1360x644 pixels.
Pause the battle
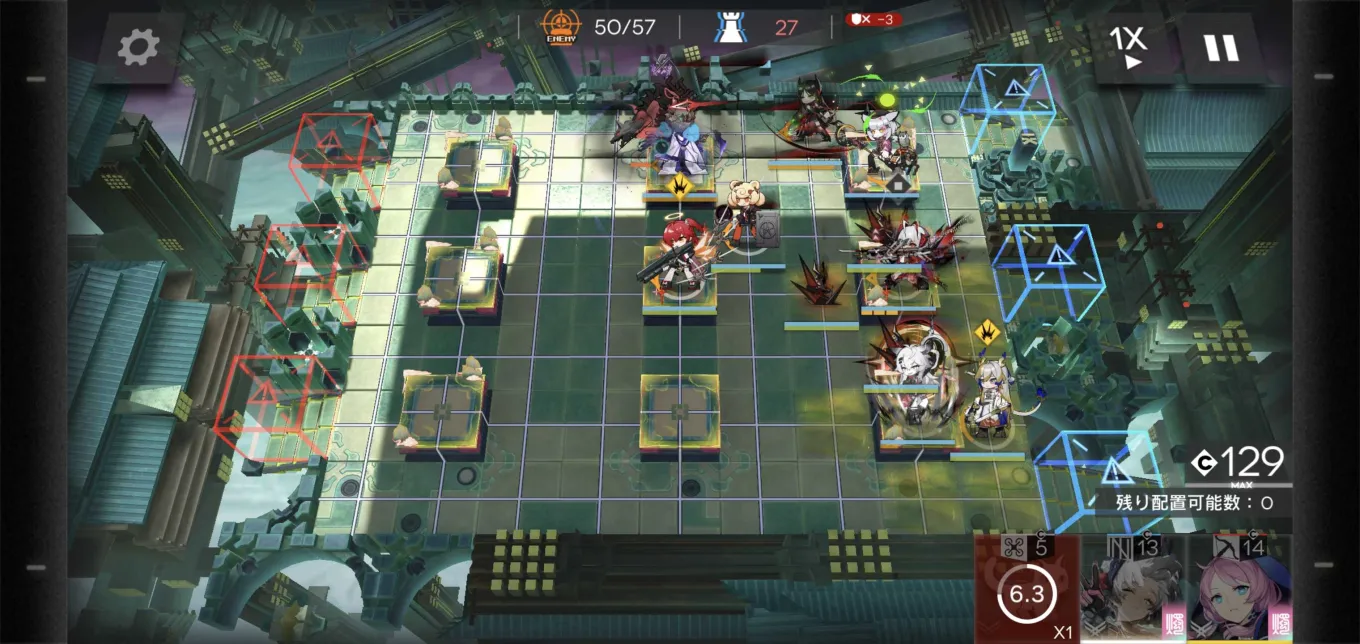pyautogui.click(x=1221, y=47)
